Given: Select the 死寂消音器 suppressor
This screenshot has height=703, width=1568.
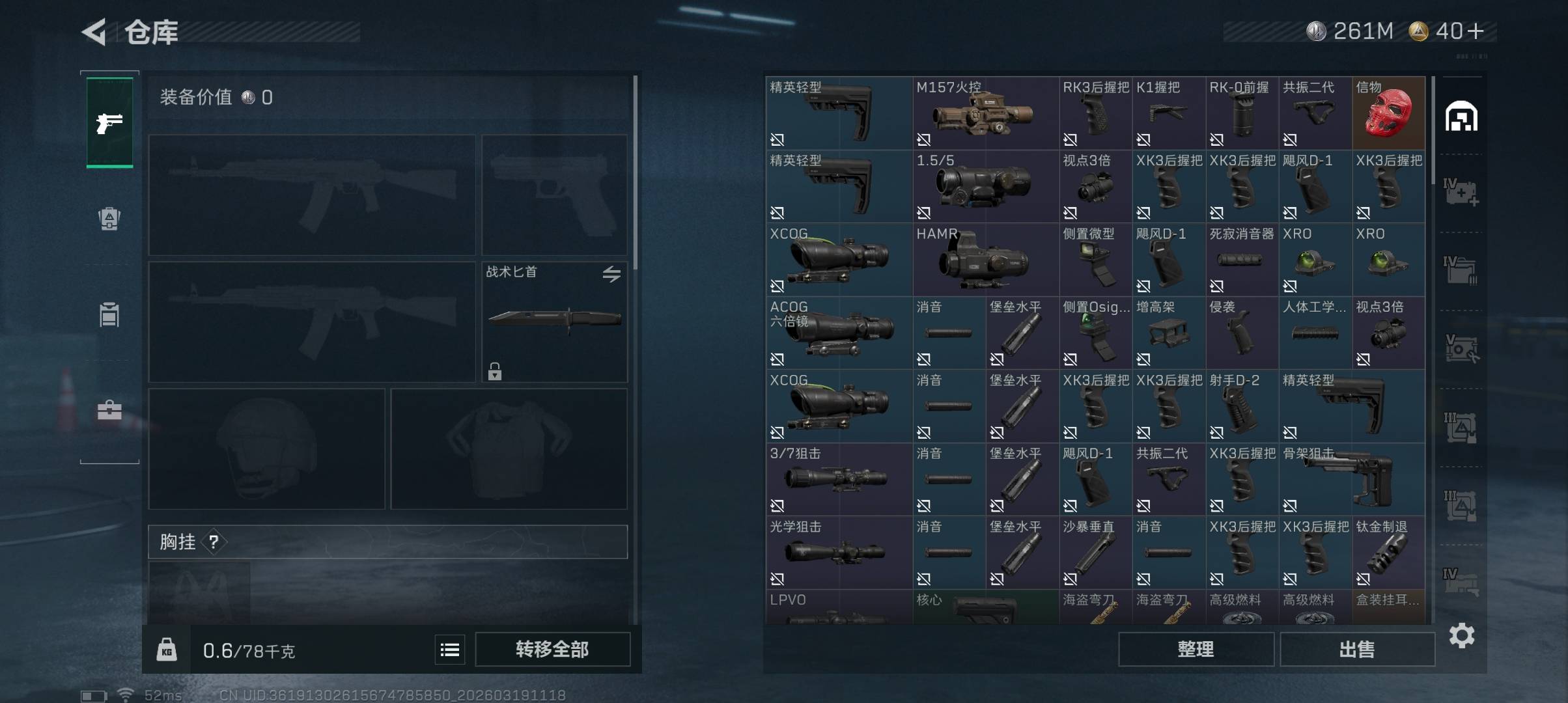Looking at the screenshot, I should click(1242, 260).
